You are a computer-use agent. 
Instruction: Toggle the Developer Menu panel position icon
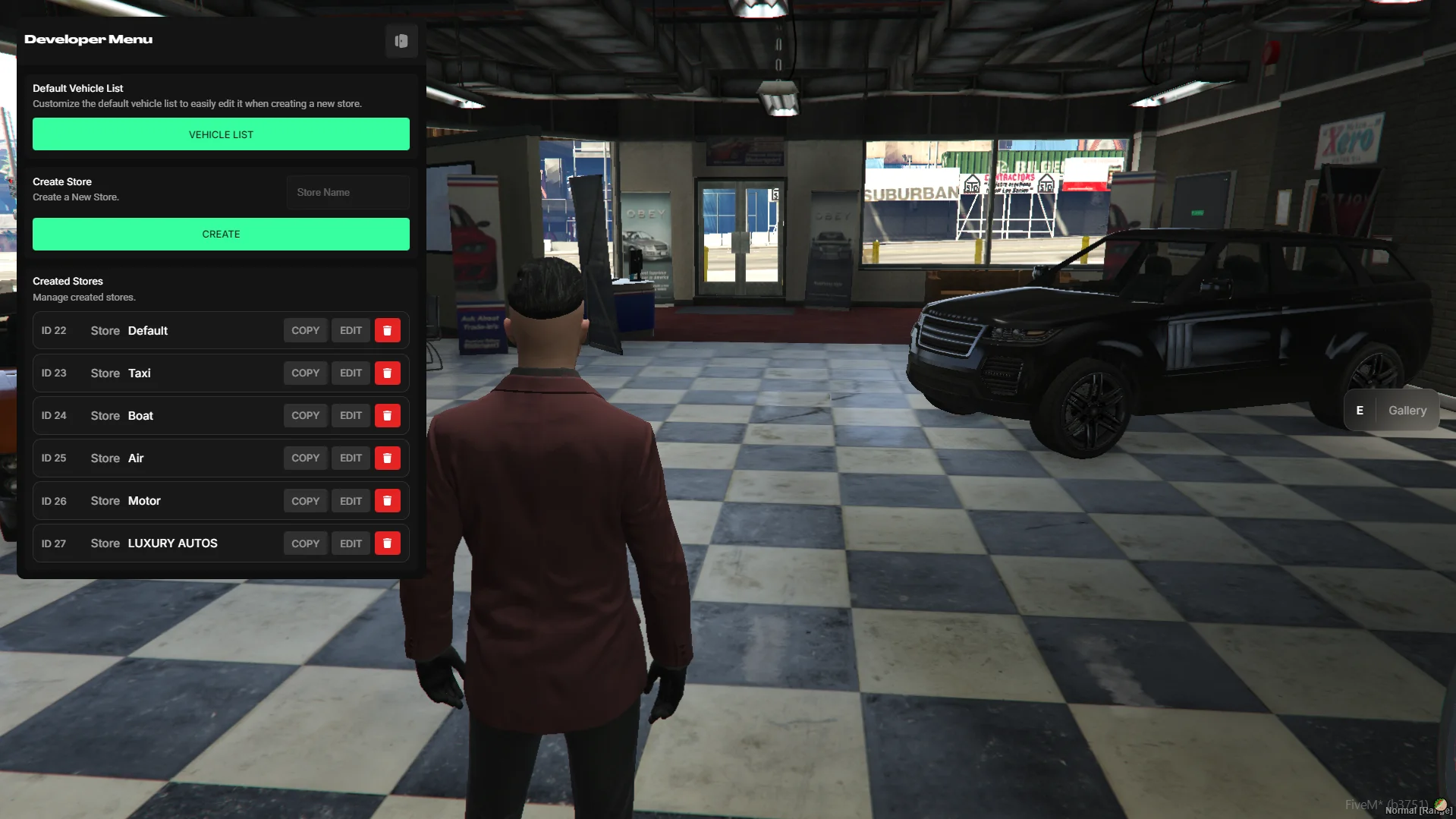(401, 41)
